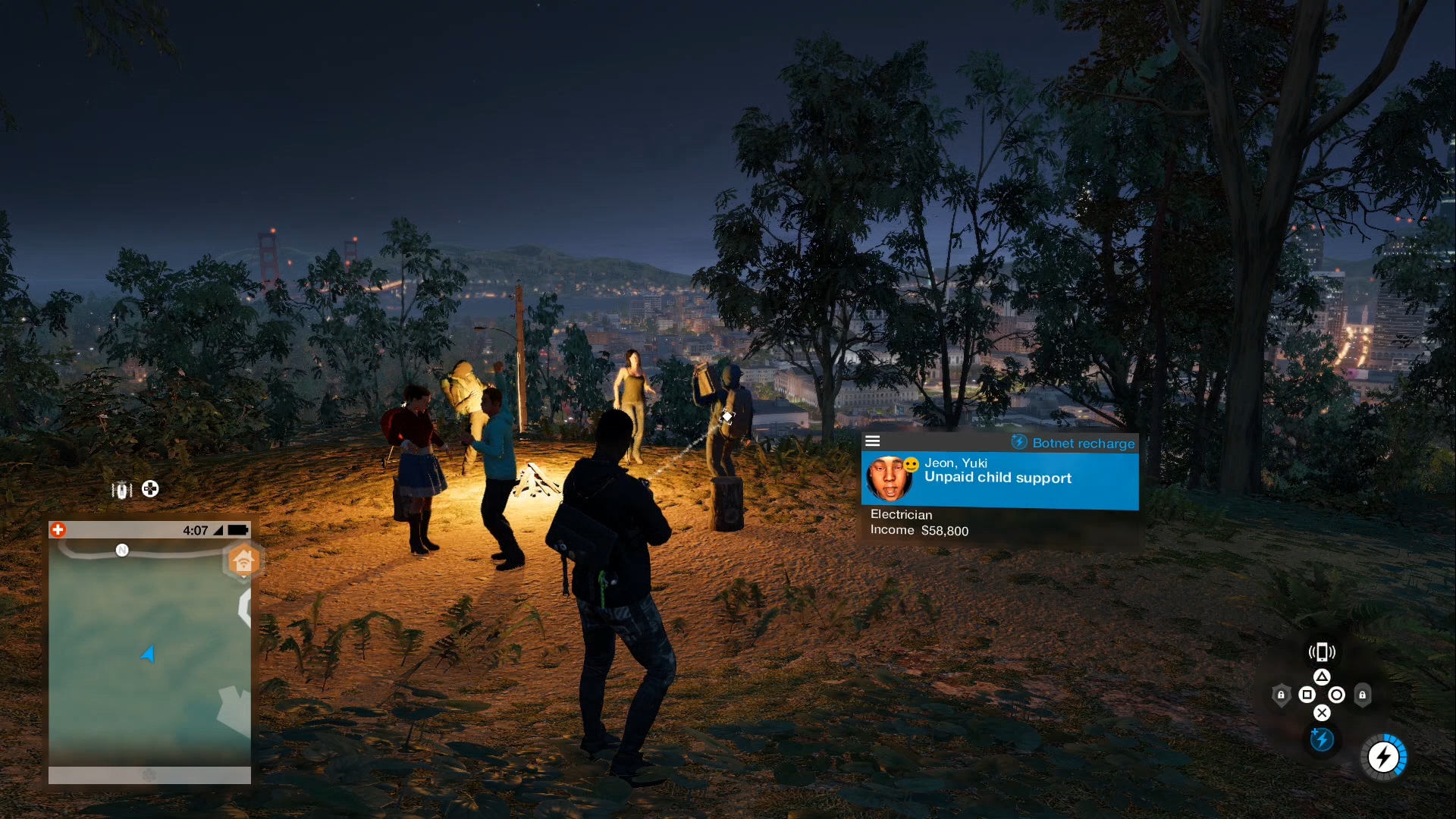This screenshot has height=819, width=1456.
Task: Select the quadcopter drone icon above the minimap
Action: pos(121,490)
